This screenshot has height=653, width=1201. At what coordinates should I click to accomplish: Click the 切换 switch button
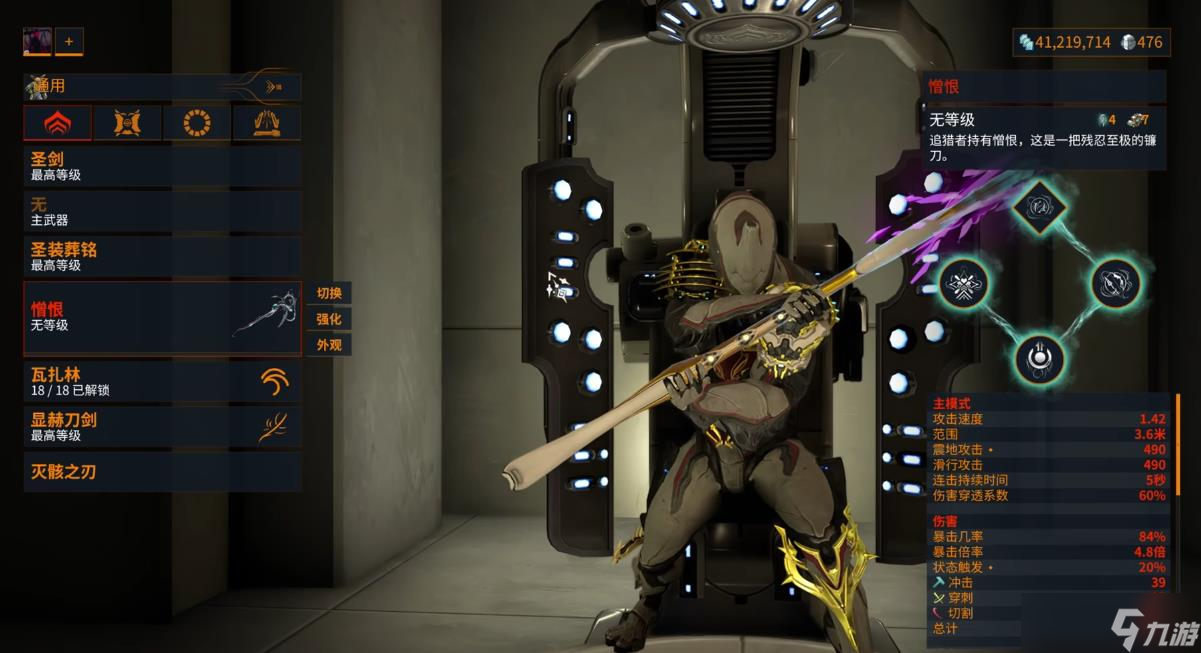tap(329, 293)
